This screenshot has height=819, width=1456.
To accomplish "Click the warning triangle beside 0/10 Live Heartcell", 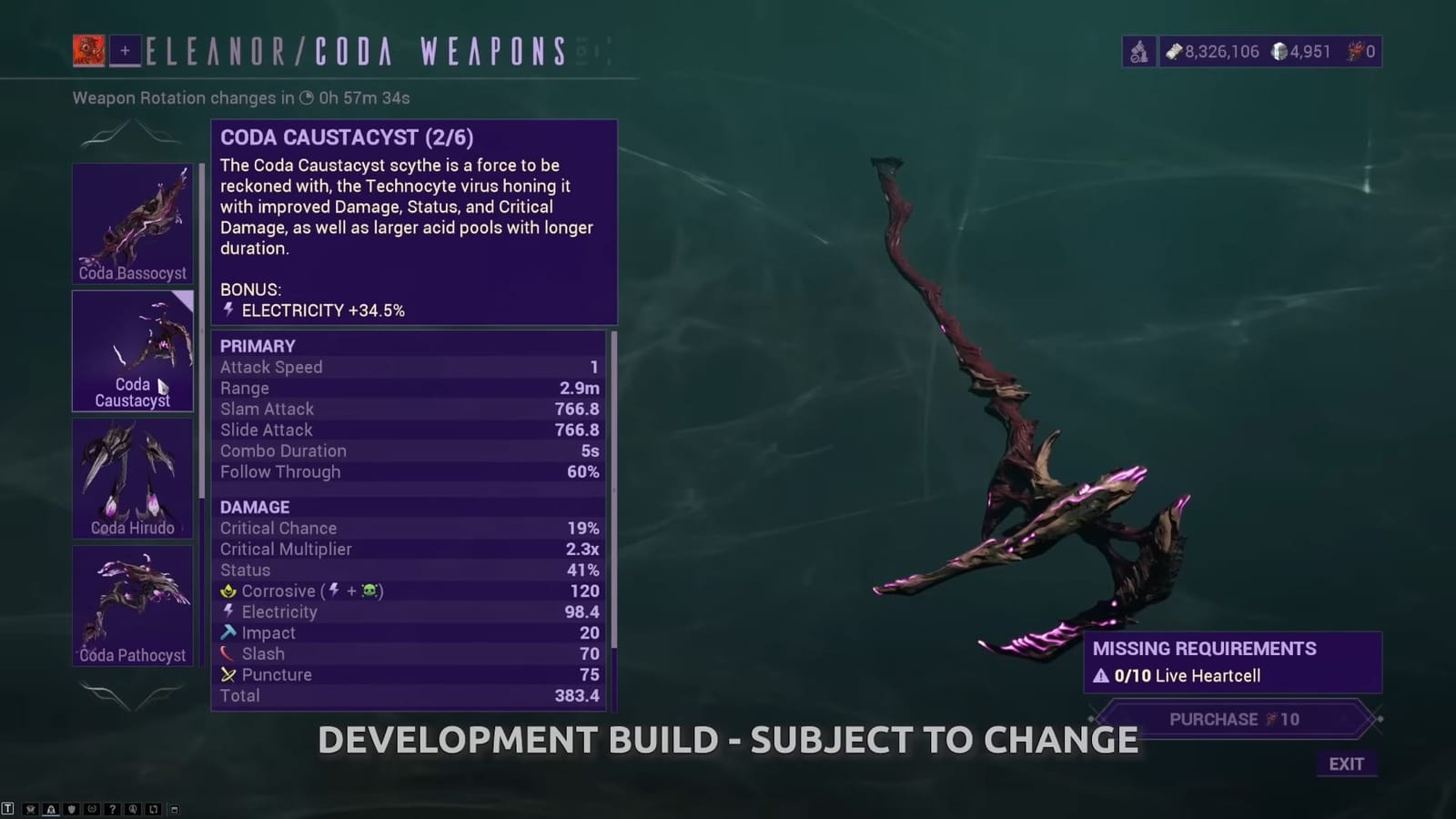I will [x=1104, y=676].
